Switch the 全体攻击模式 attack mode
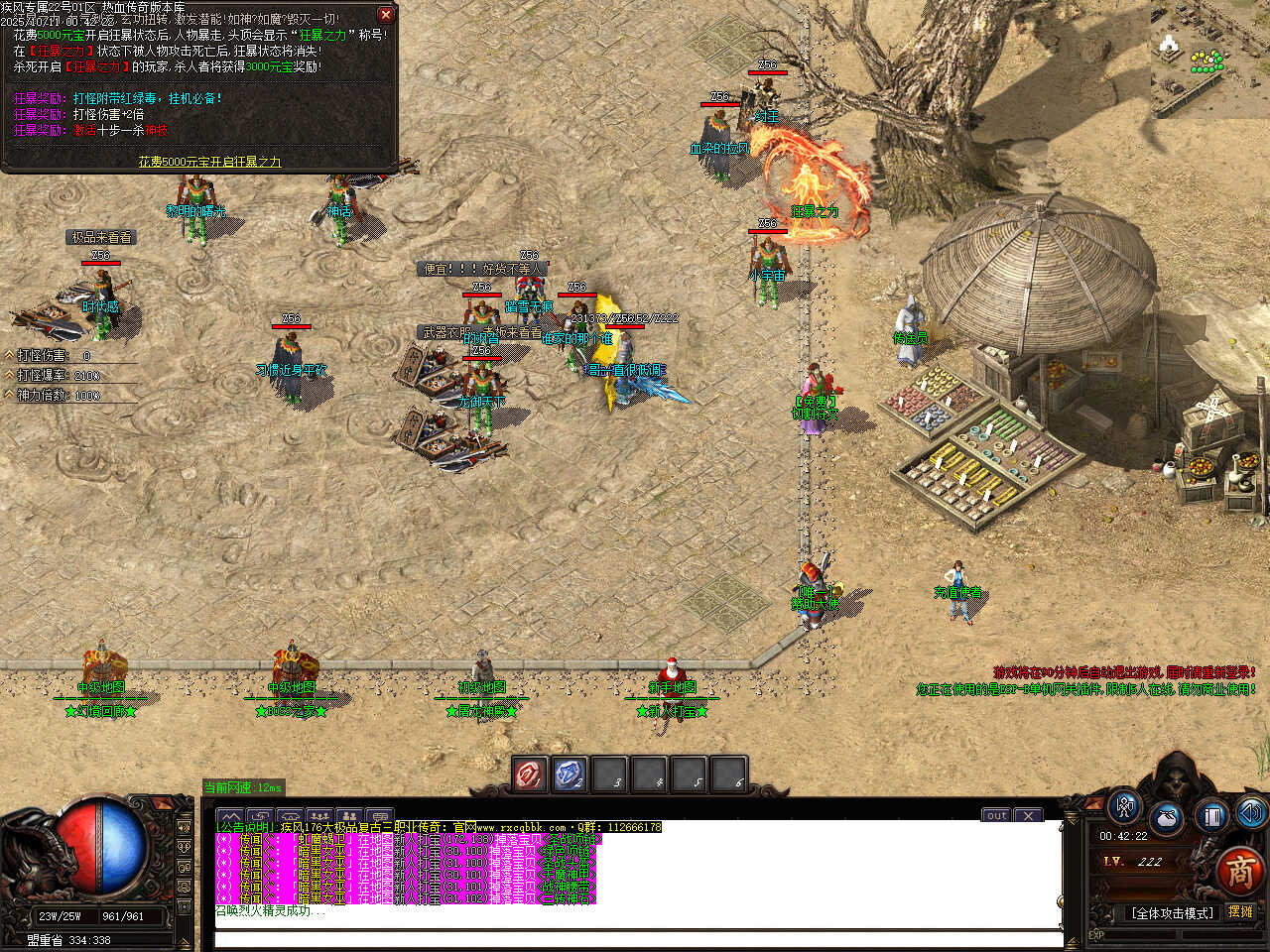The width and height of the screenshot is (1270, 952). (x=1172, y=912)
